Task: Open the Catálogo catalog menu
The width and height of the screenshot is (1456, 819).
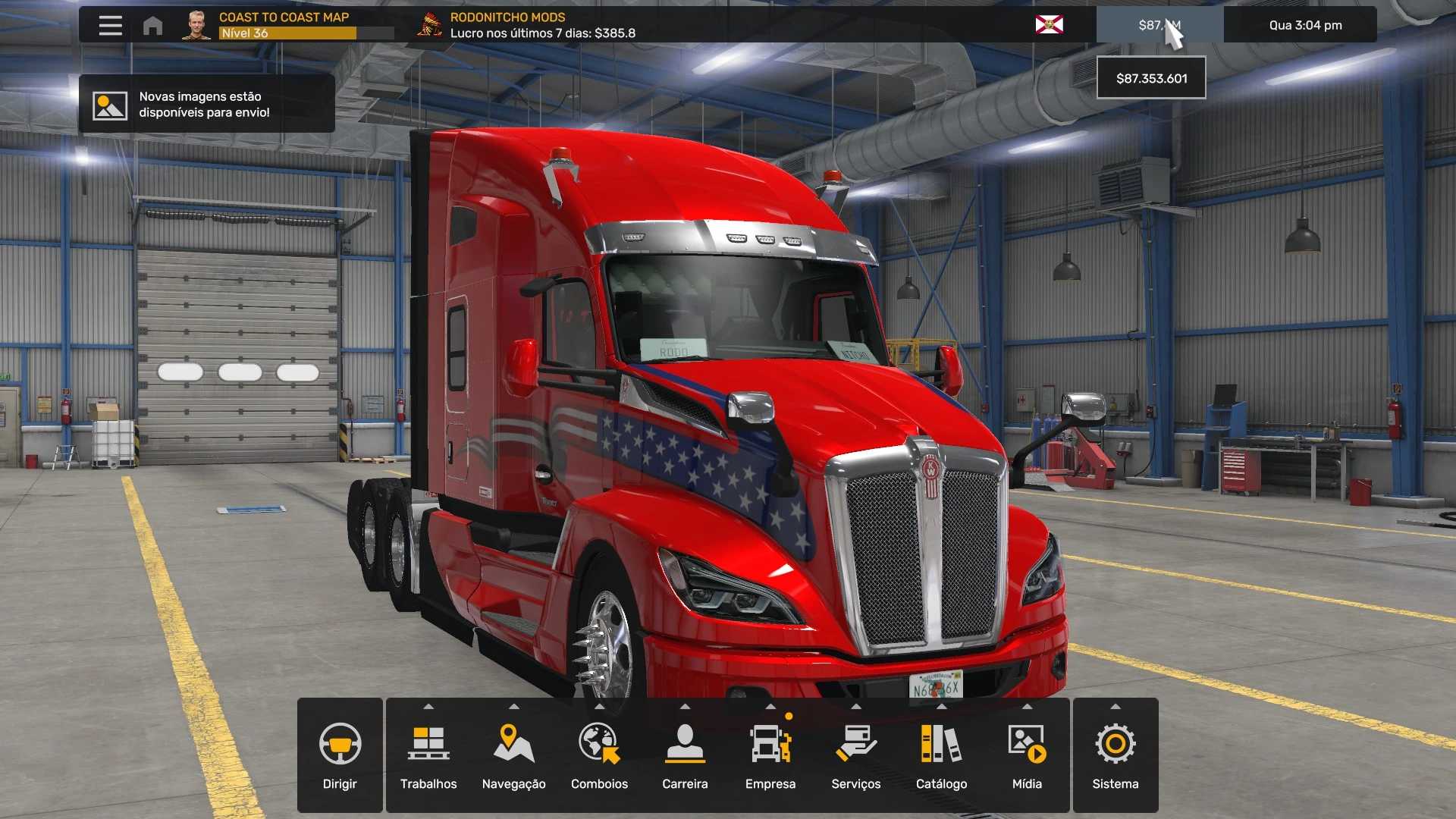Action: 941,755
